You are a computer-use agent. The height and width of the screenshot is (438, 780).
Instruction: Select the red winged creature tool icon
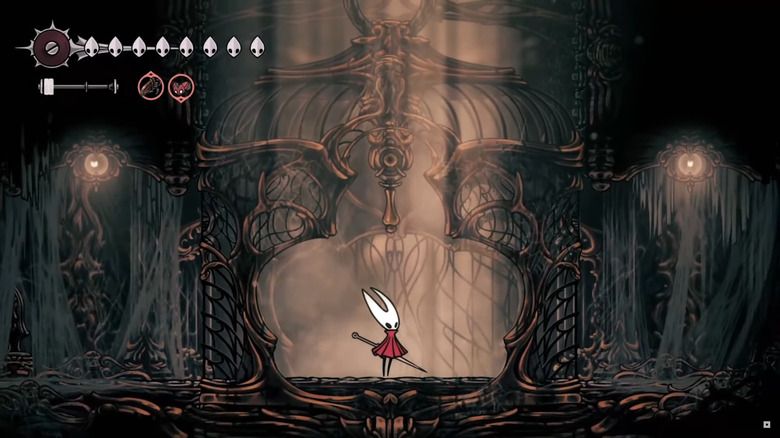(x=181, y=87)
